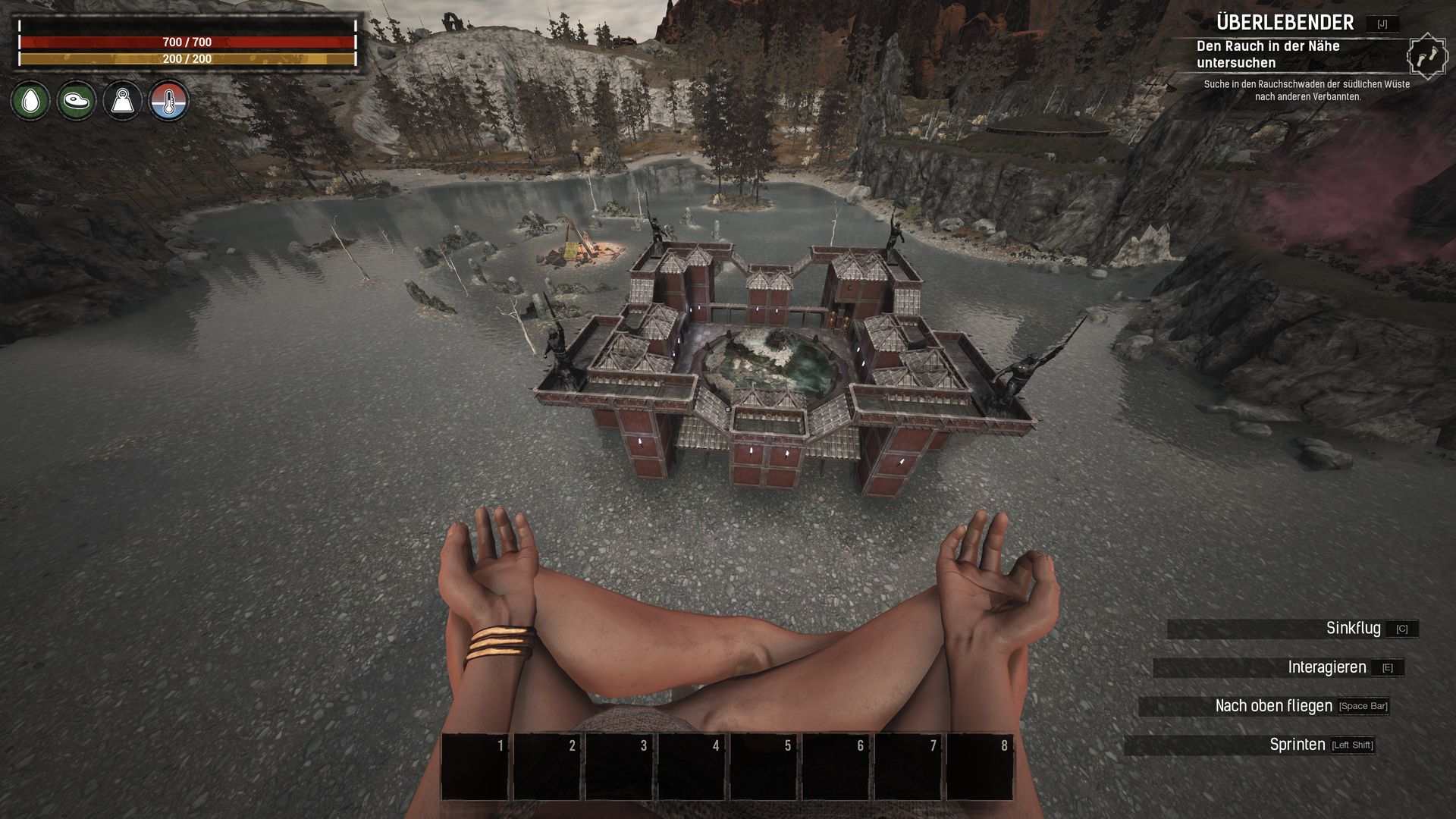The width and height of the screenshot is (1456, 819).
Task: Select hotbar slot number 1
Action: point(475,766)
